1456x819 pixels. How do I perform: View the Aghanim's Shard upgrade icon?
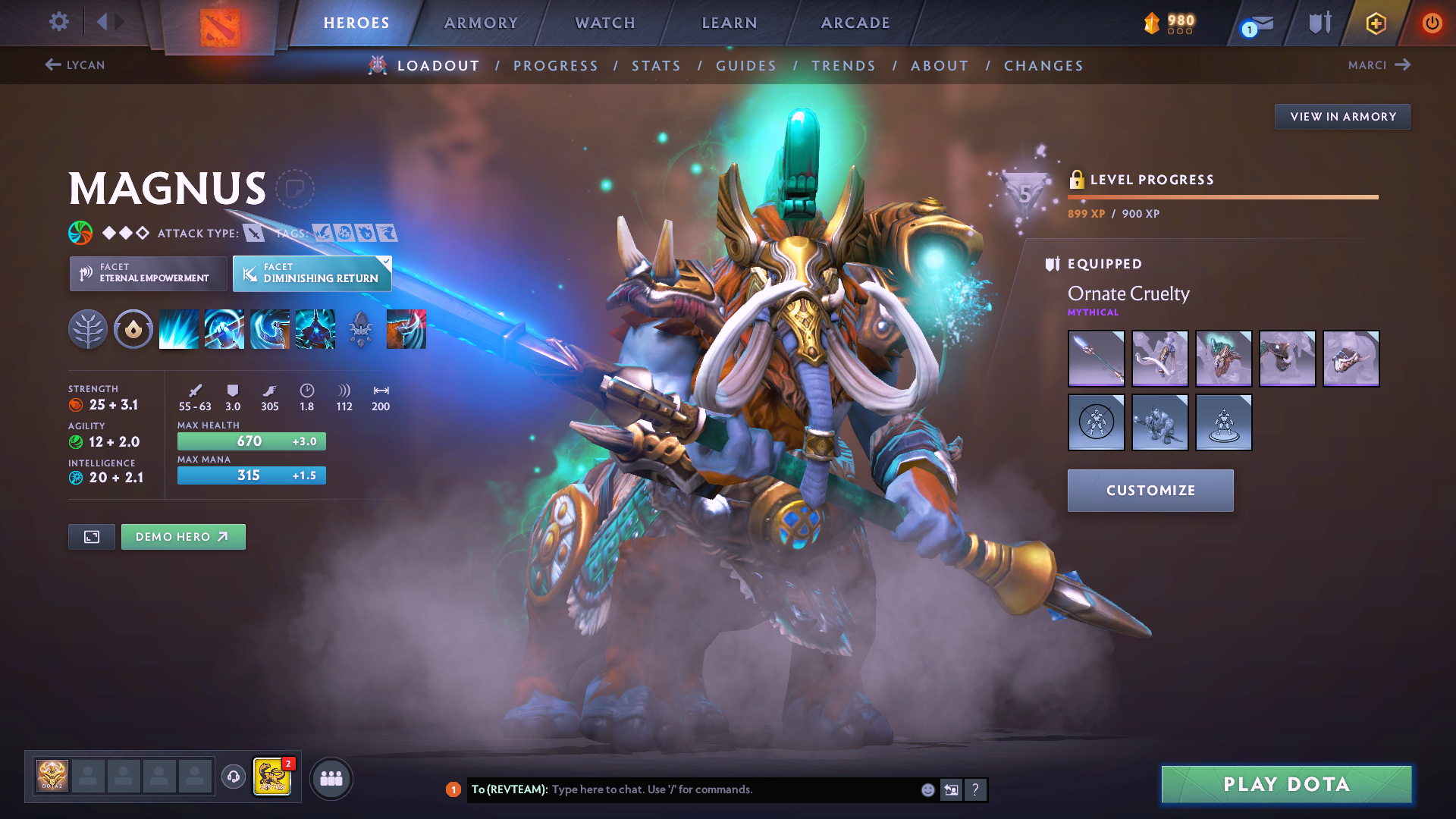(x=360, y=328)
